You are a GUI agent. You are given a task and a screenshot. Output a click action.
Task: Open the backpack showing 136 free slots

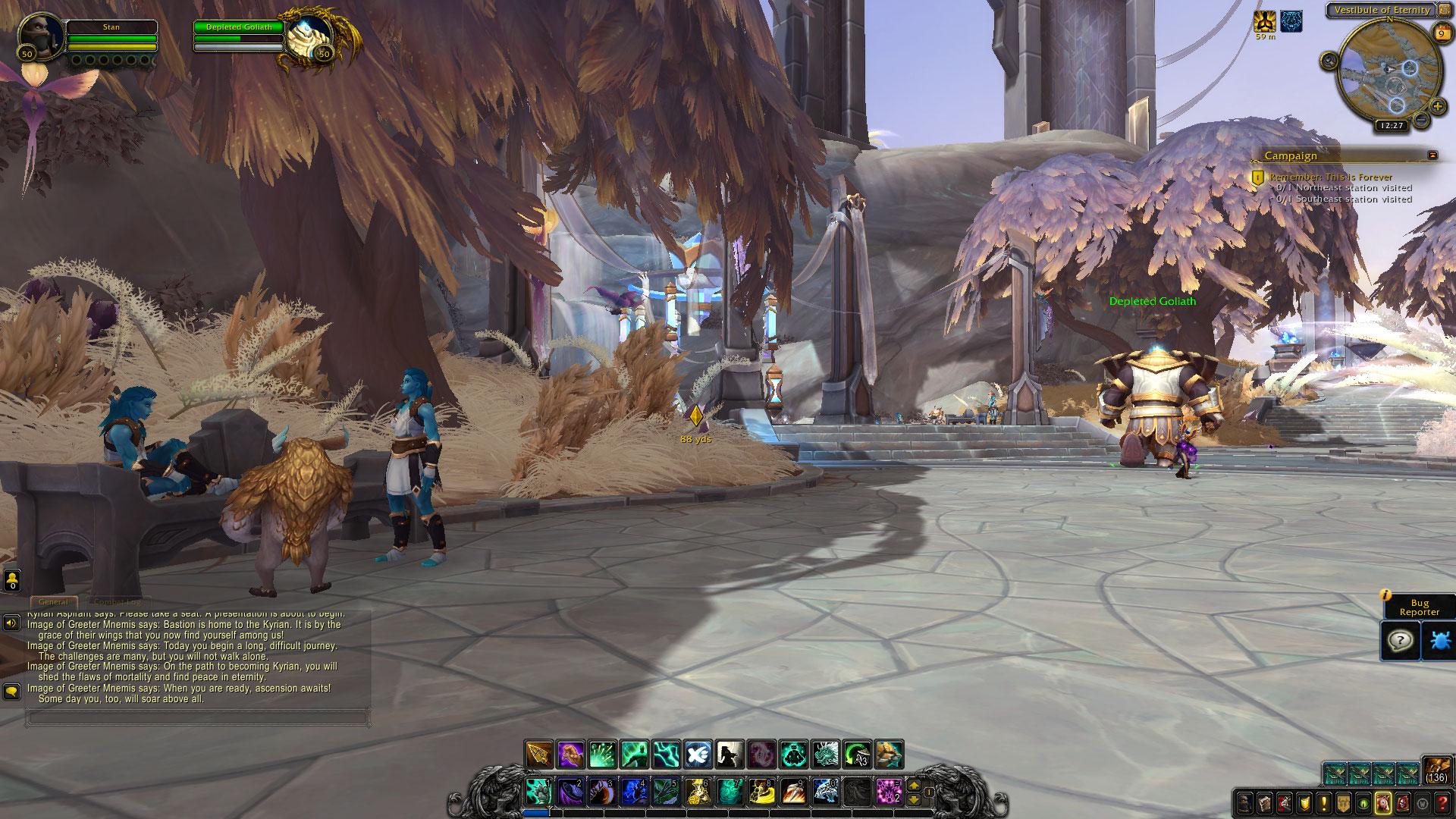(x=1436, y=770)
